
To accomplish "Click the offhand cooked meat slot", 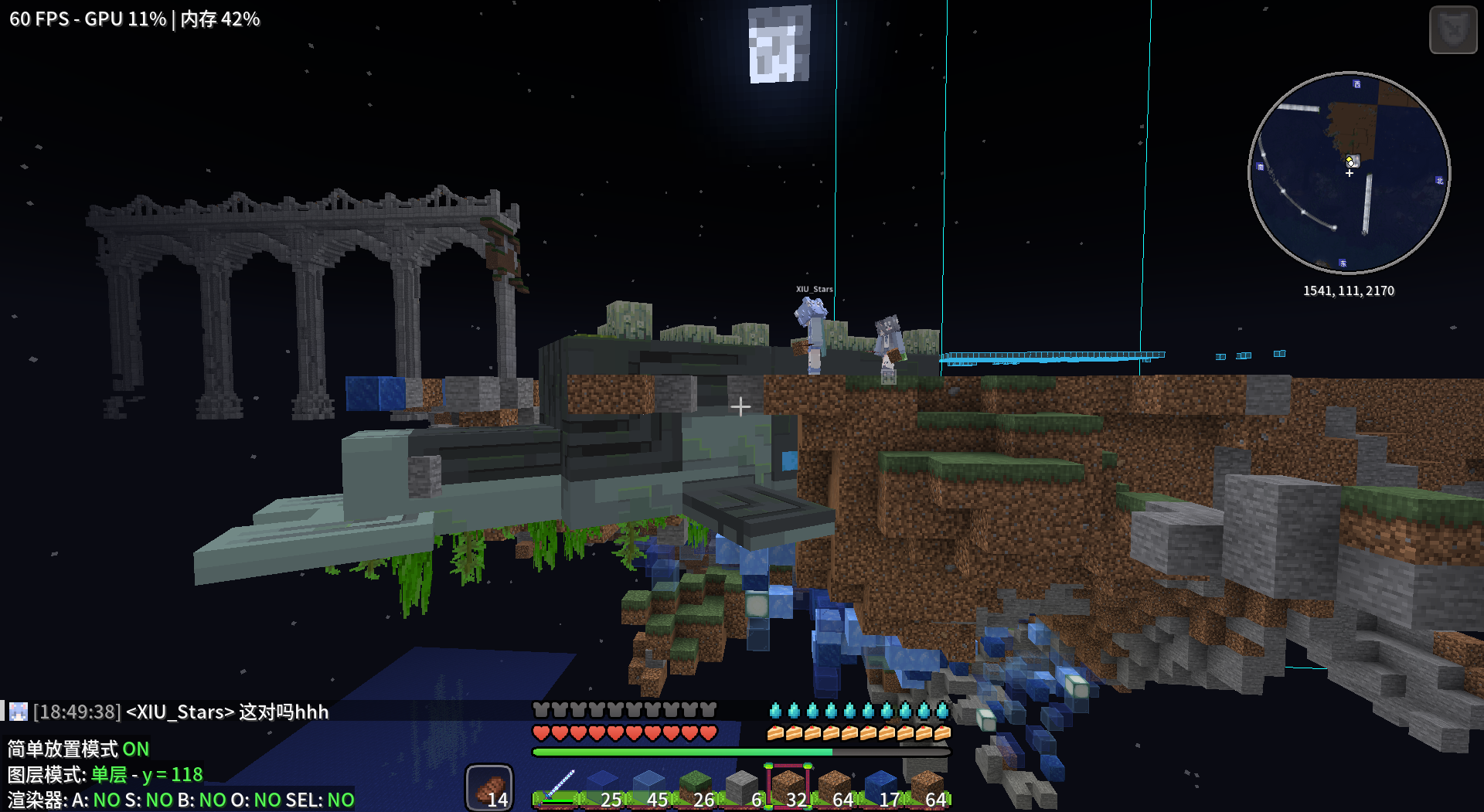I will (x=489, y=788).
